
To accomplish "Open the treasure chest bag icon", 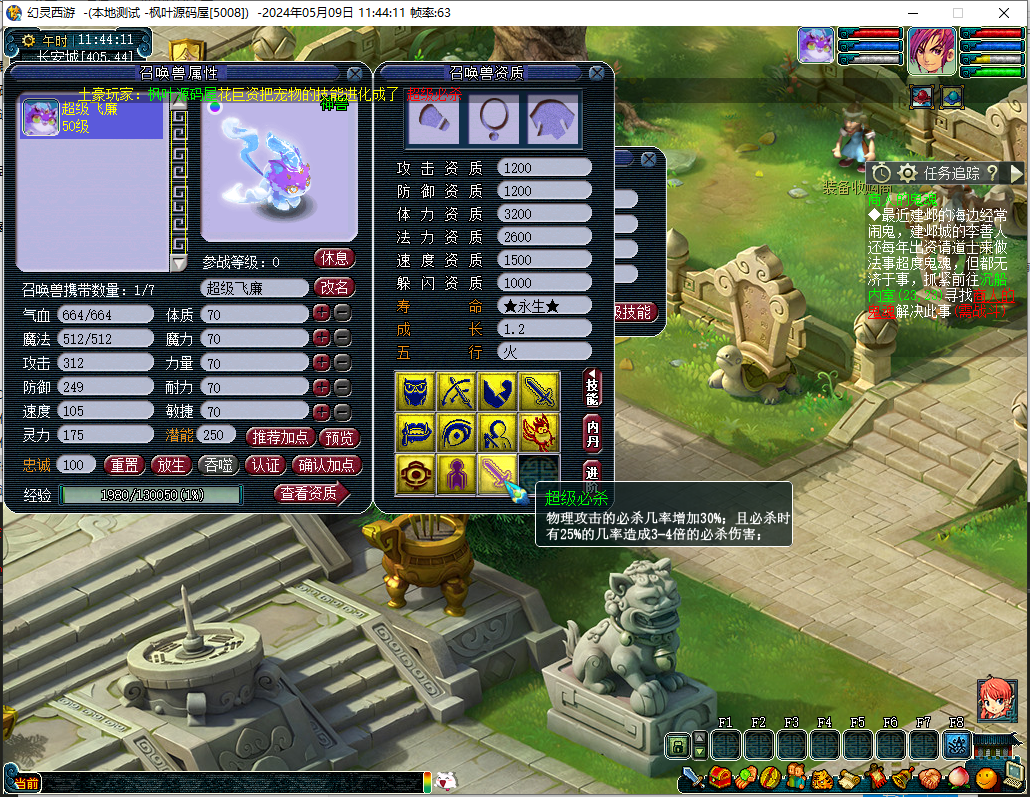I will click(720, 777).
